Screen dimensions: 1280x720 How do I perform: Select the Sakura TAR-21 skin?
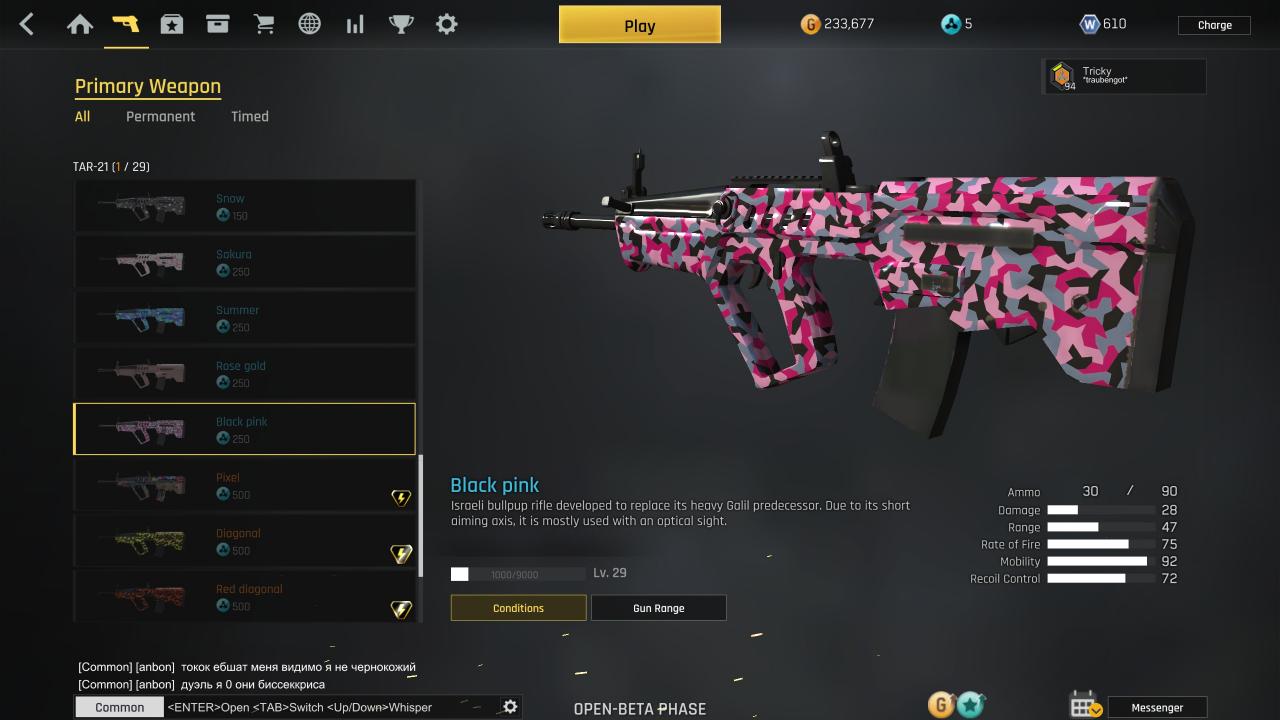tap(244, 262)
